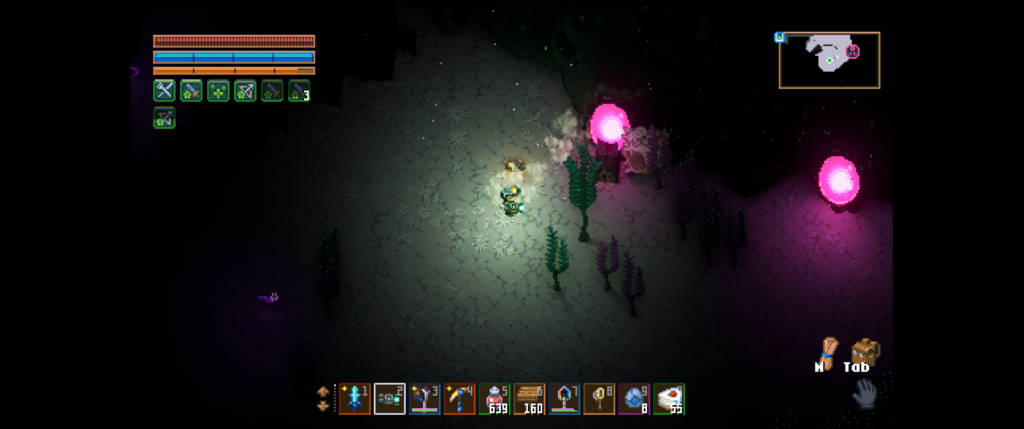Open the minimap in the corner
Image resolution: width=1024 pixels, height=429 pixels.
829,60
